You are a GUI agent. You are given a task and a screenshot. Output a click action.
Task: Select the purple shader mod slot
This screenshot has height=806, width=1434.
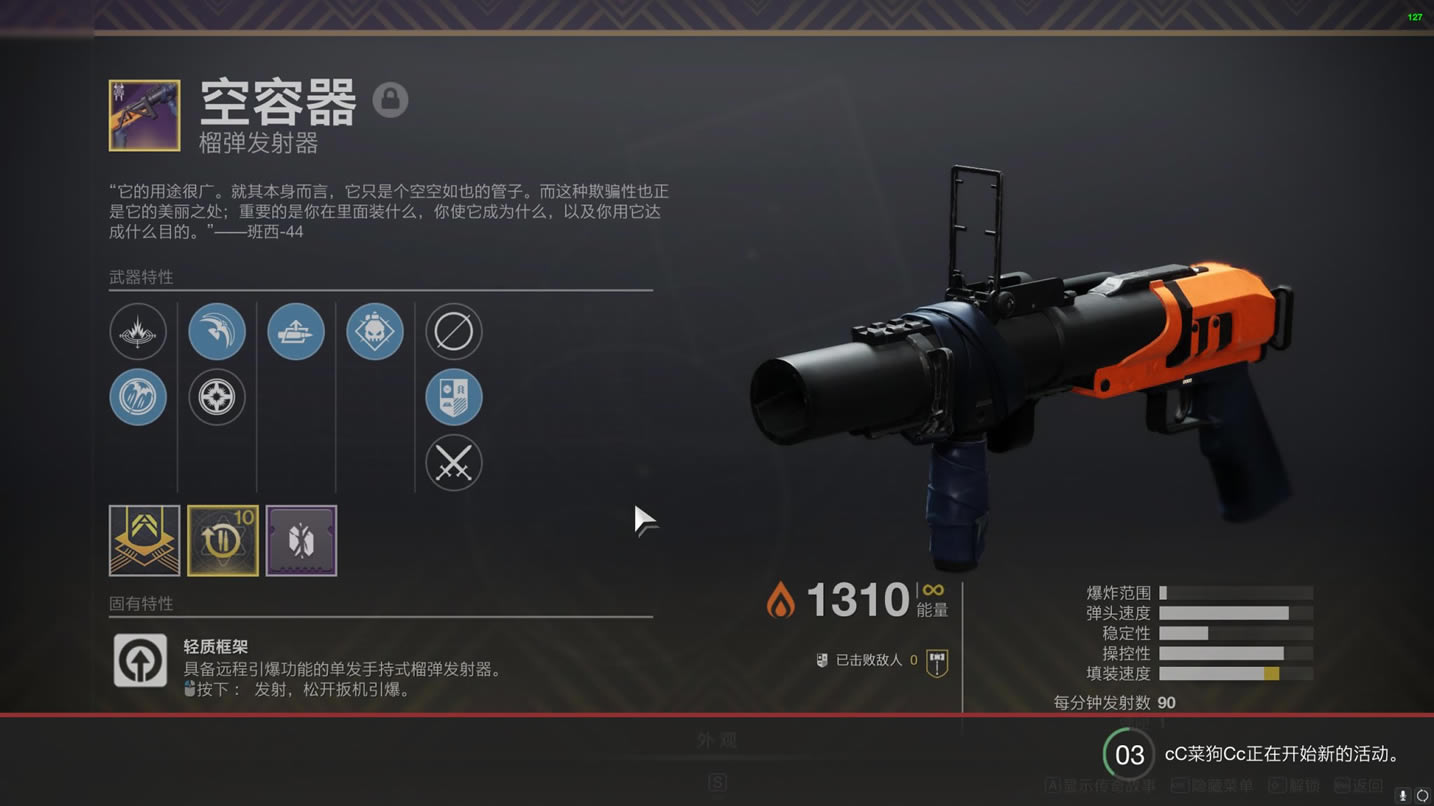[301, 540]
